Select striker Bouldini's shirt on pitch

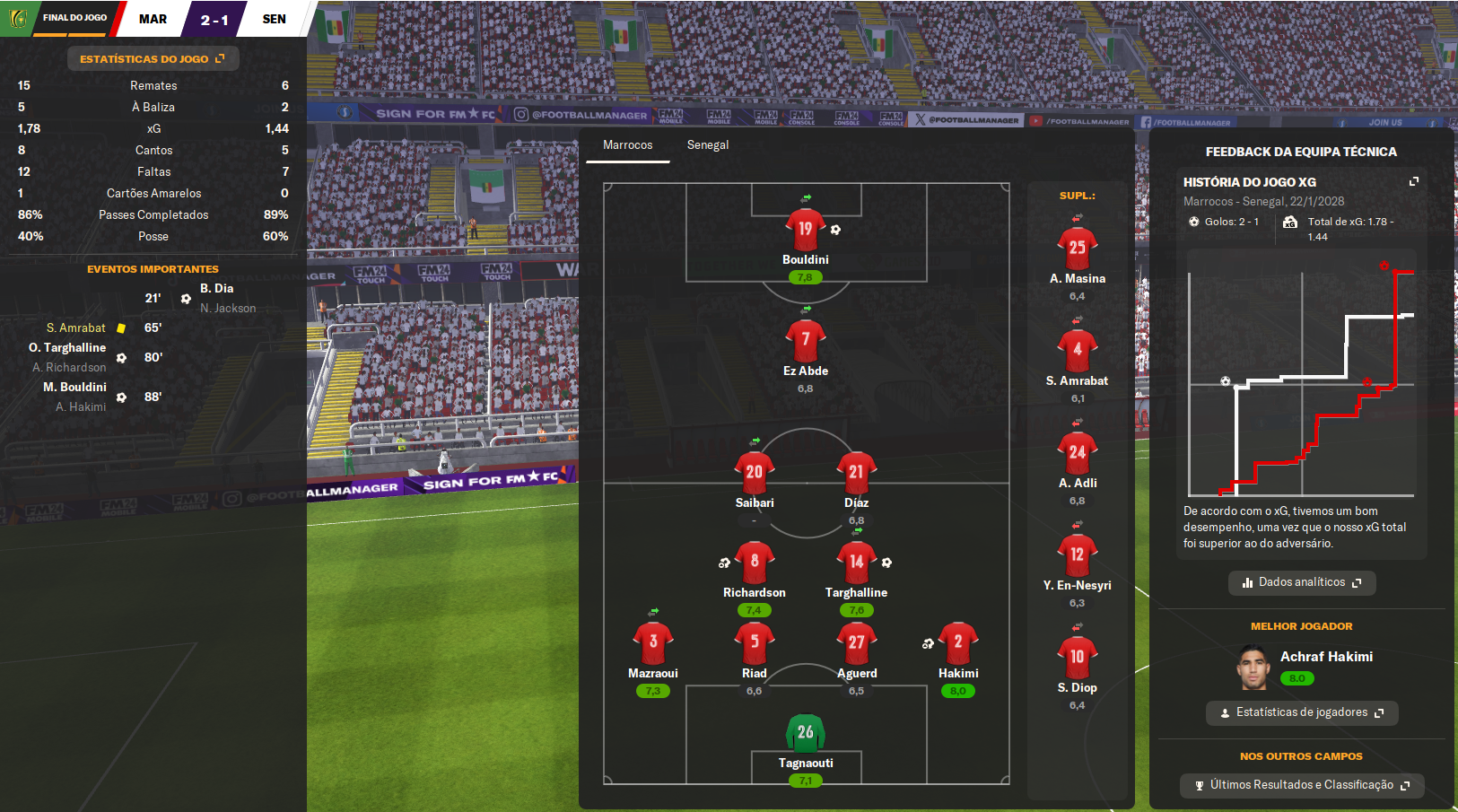805,230
